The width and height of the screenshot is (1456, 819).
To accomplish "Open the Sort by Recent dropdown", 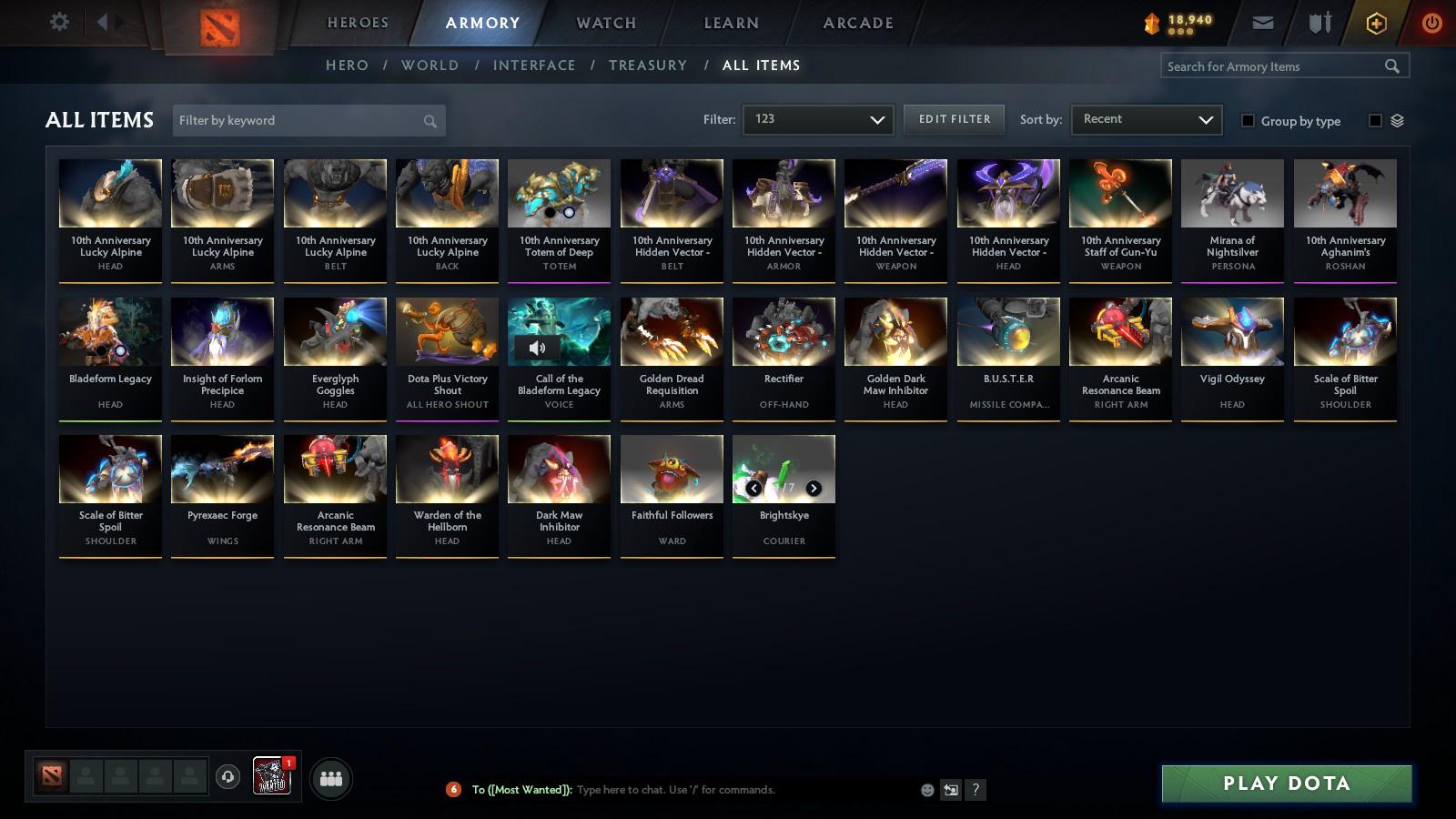I will click(x=1146, y=118).
